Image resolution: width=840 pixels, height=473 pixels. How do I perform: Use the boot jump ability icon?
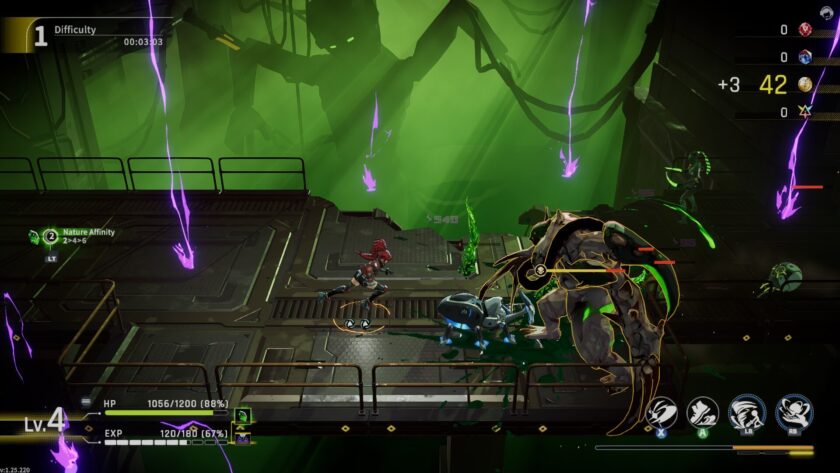[x=703, y=412]
